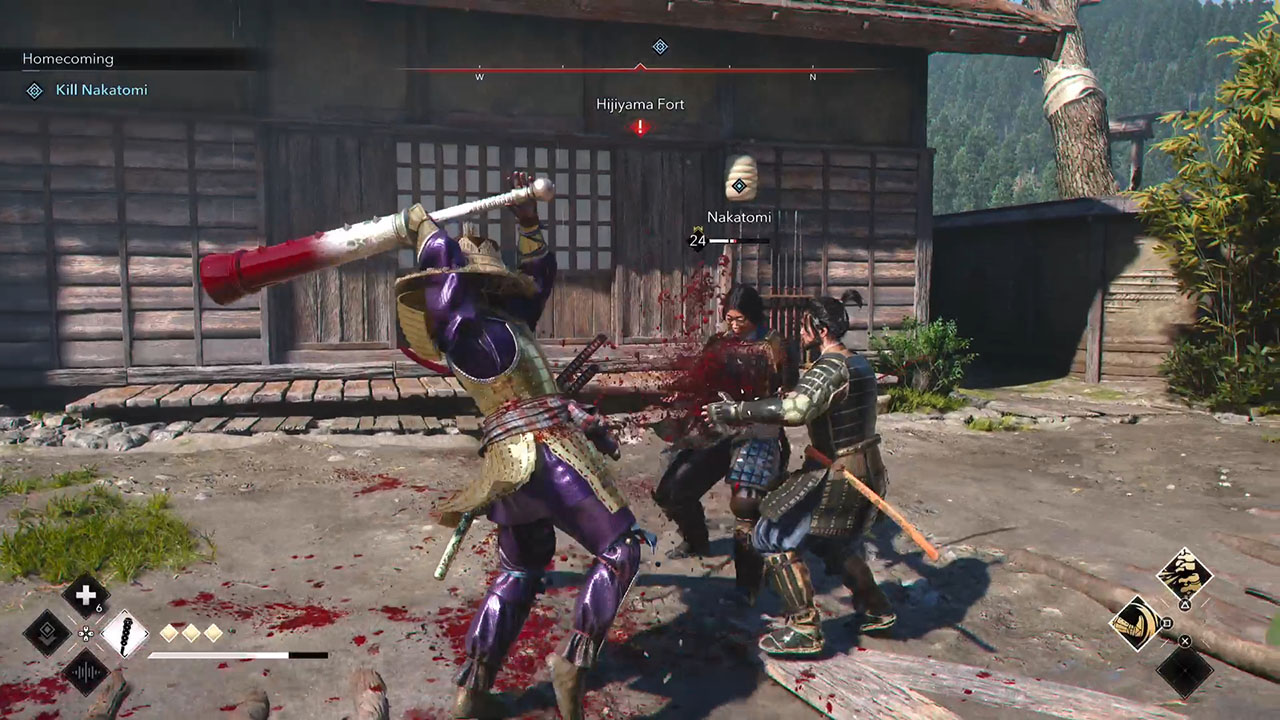Screen dimensions: 1280x720
Task: Click the Hijiyama Fort compass marker
Action: [x=640, y=126]
